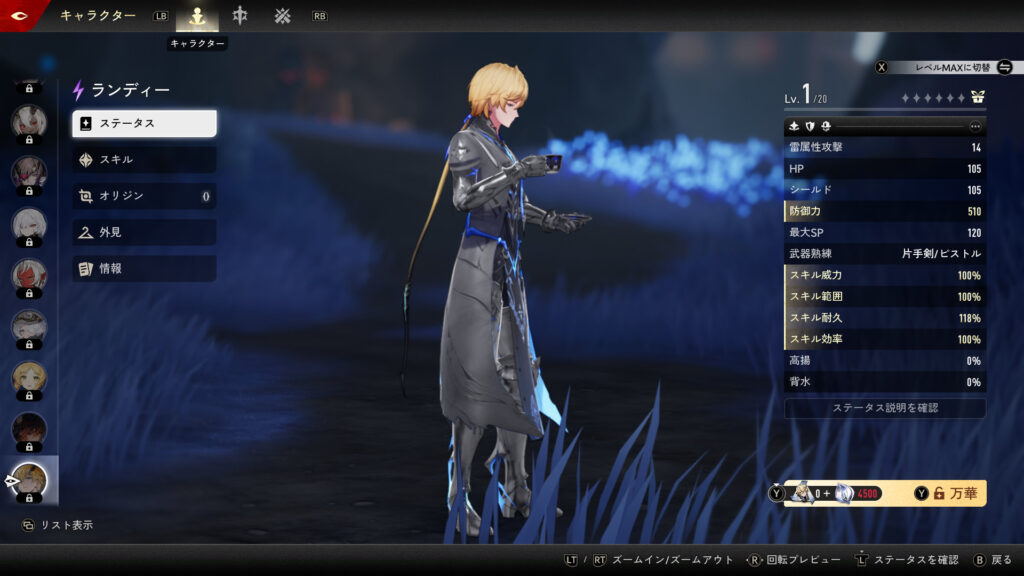Open the 情報 info entry
This screenshot has width=1024, height=576.
pyautogui.click(x=144, y=268)
